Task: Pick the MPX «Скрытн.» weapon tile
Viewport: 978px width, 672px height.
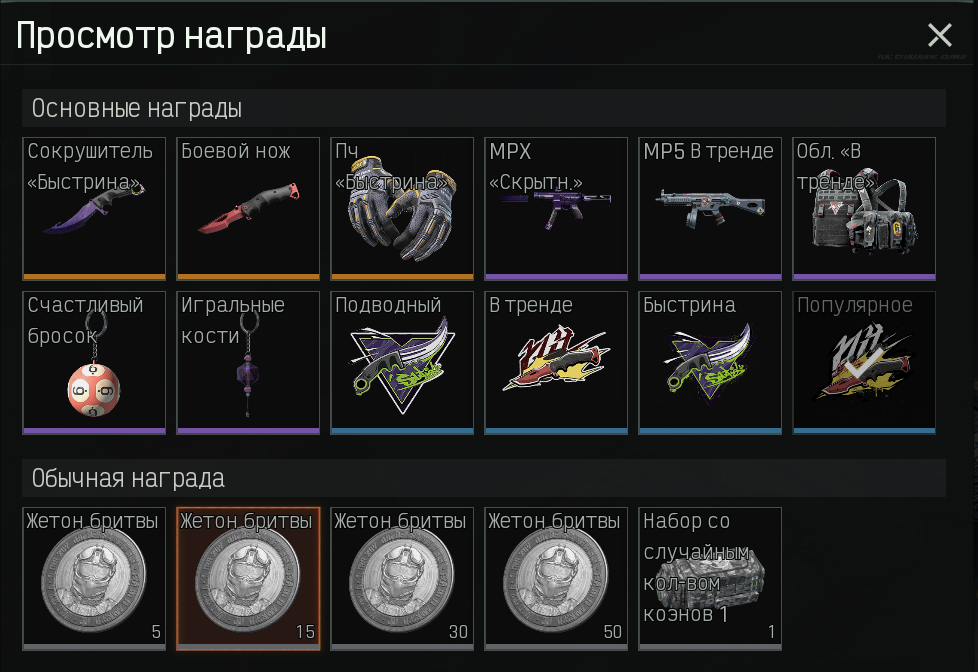Action: [x=556, y=208]
